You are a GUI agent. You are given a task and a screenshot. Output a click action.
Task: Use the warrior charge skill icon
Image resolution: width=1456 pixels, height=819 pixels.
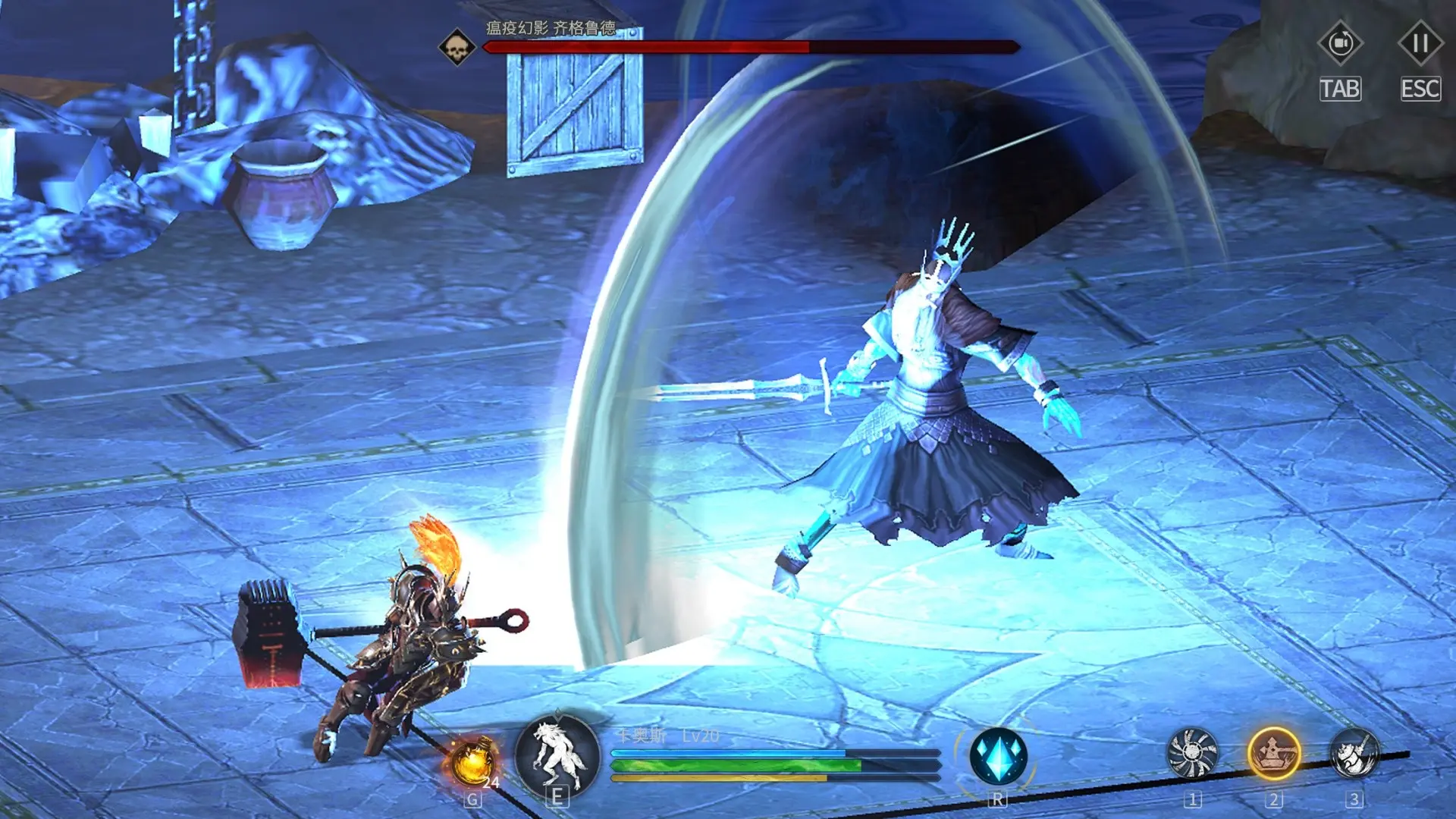point(1354,754)
